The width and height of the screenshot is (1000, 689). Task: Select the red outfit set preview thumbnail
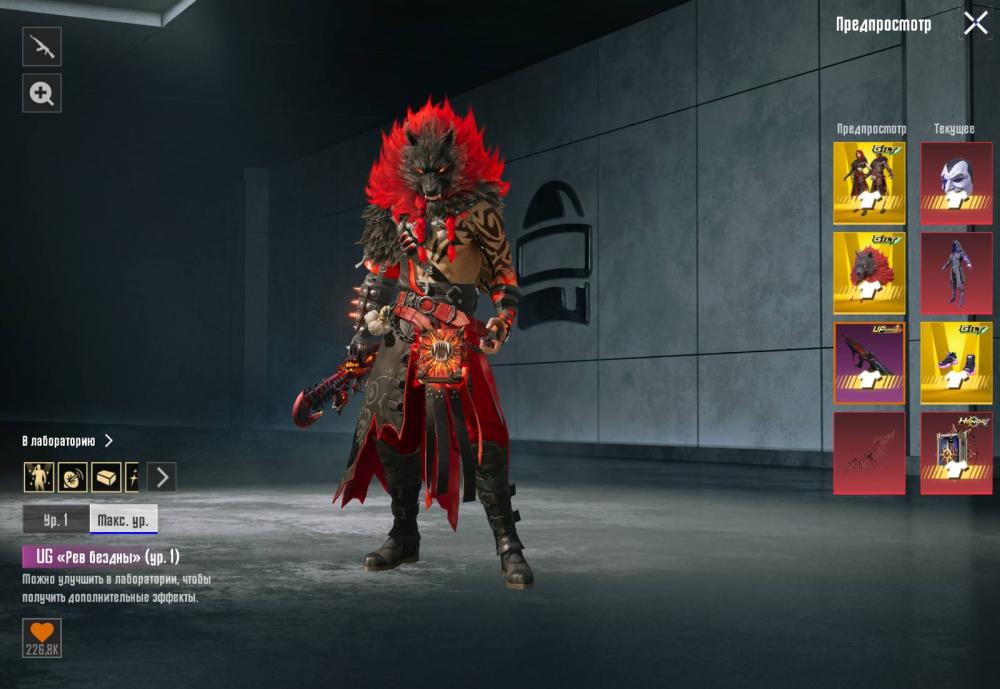(869, 183)
